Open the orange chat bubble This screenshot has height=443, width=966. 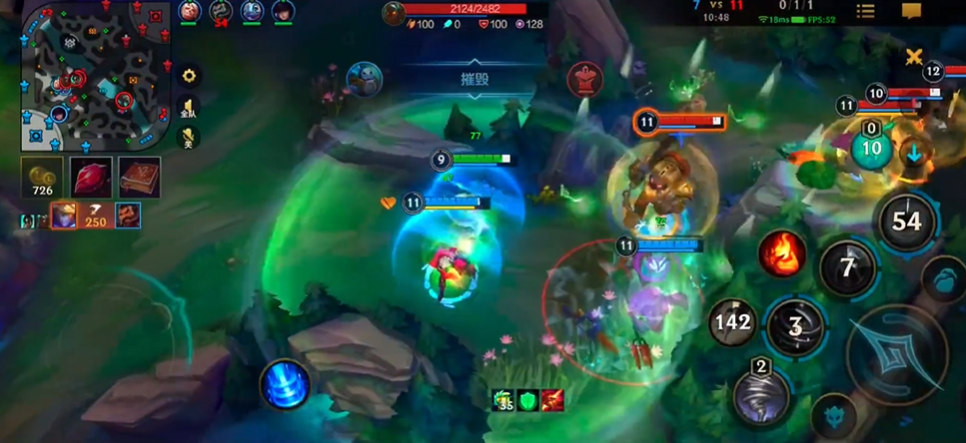(x=911, y=11)
